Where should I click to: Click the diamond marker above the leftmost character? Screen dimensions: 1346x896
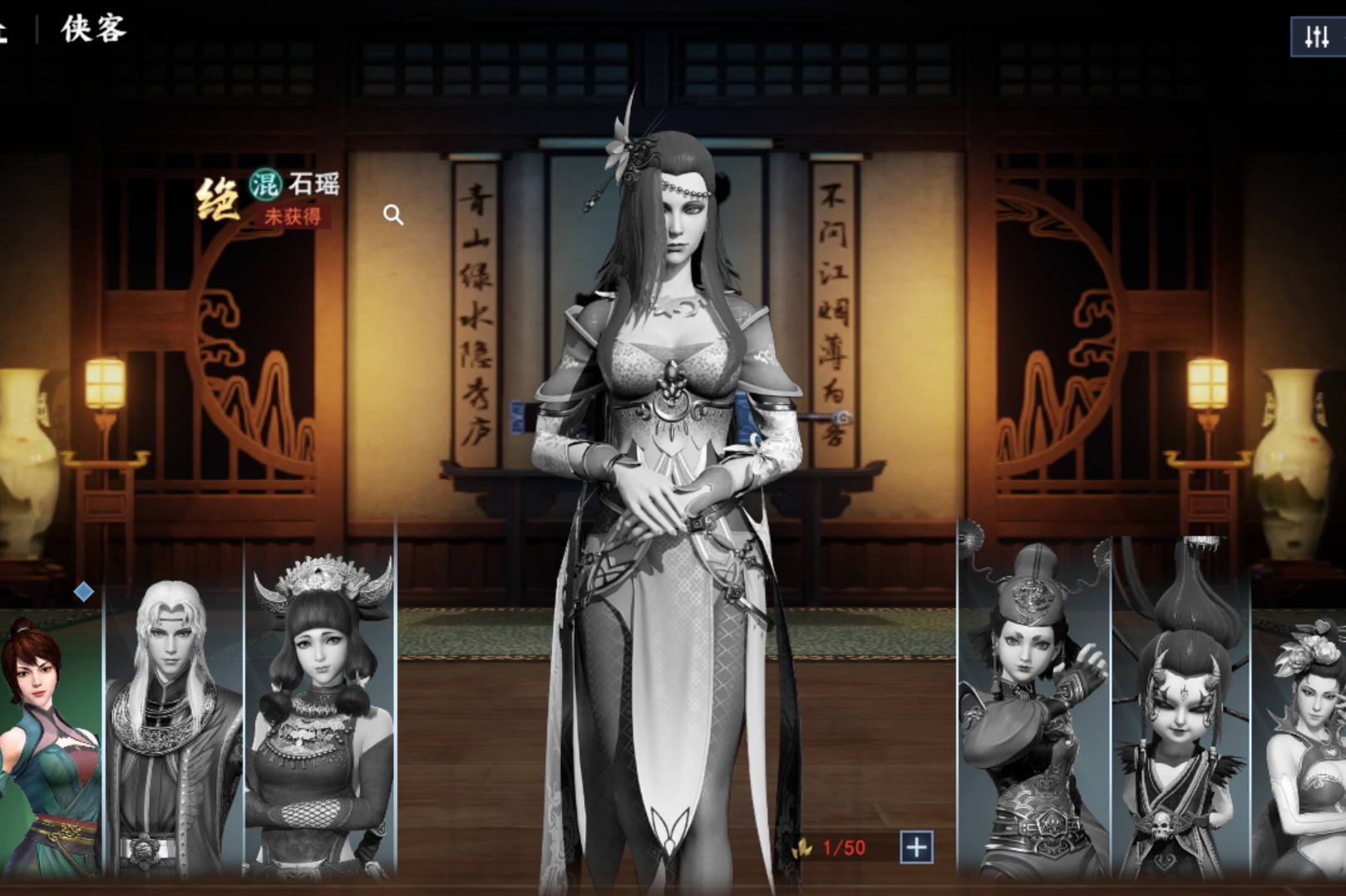point(83,593)
